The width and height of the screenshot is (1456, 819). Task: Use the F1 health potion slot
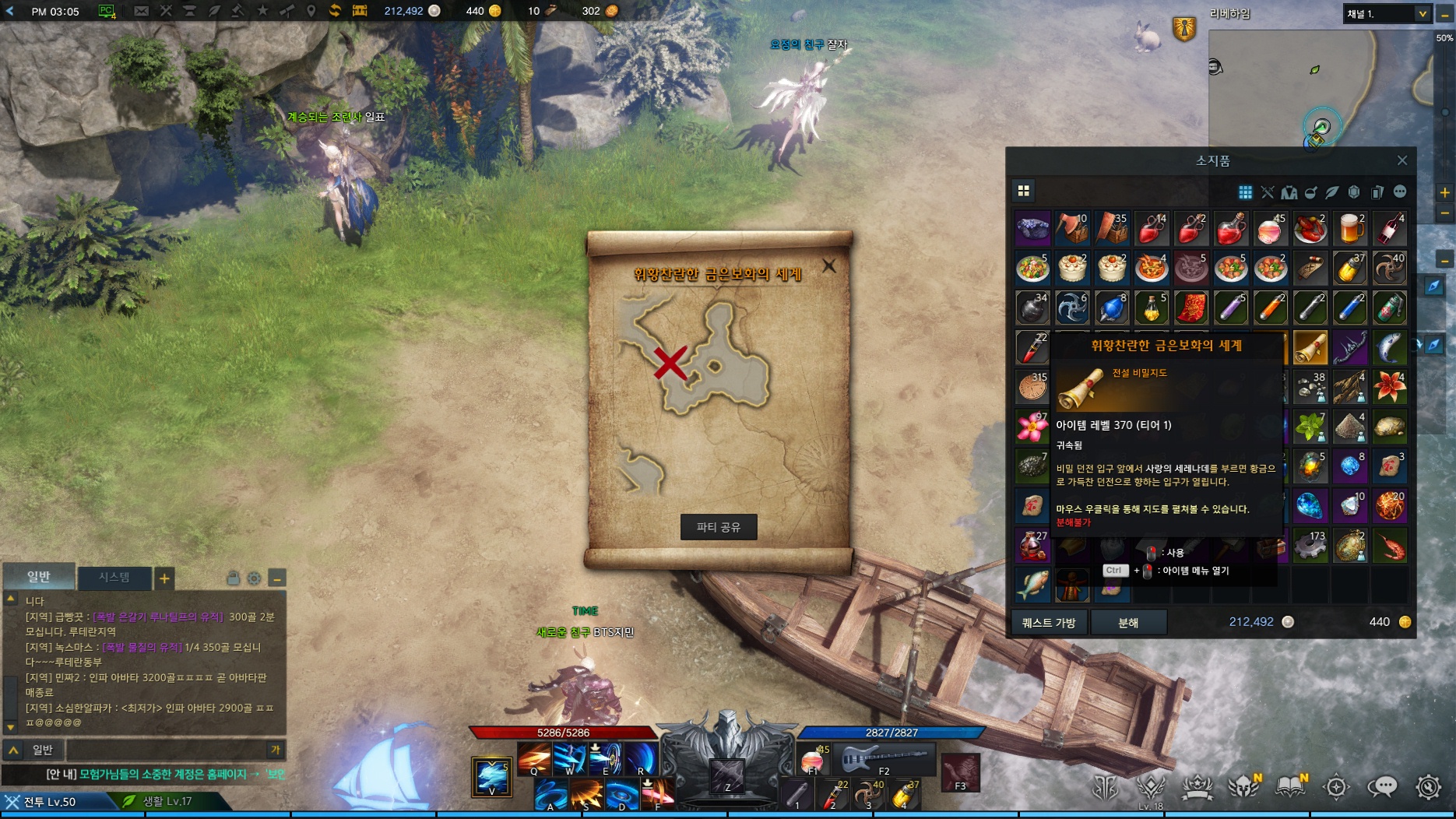pyautogui.click(x=812, y=760)
